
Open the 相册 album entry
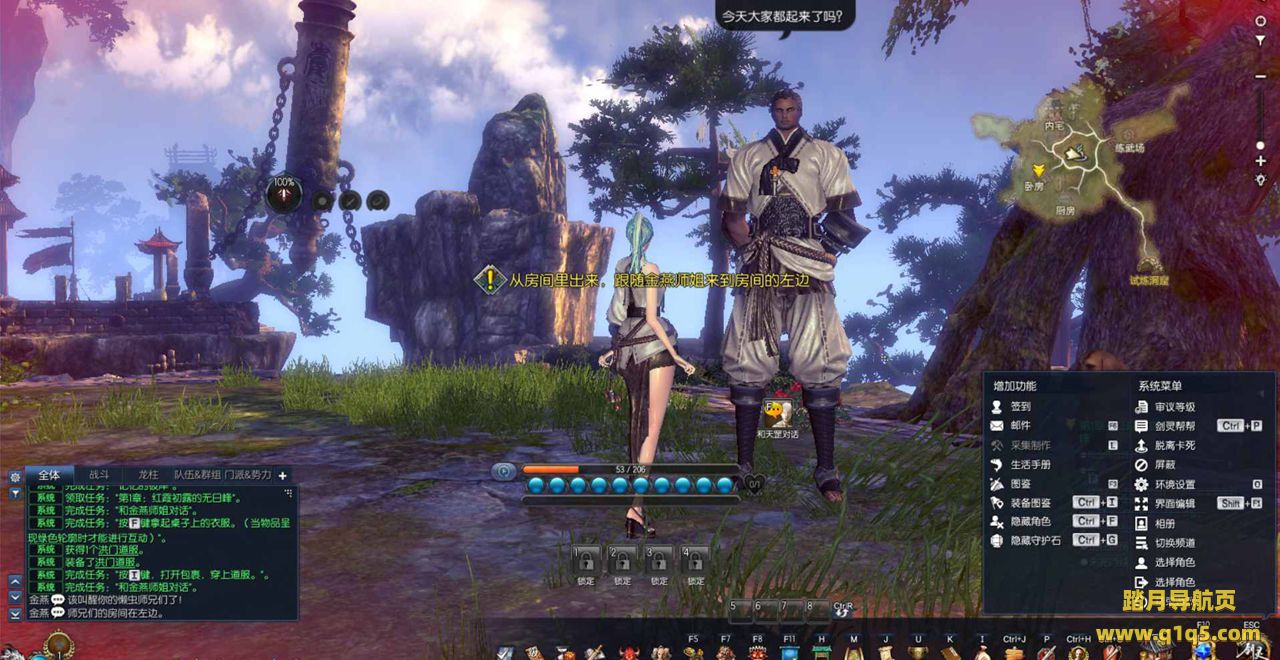coord(1164,523)
